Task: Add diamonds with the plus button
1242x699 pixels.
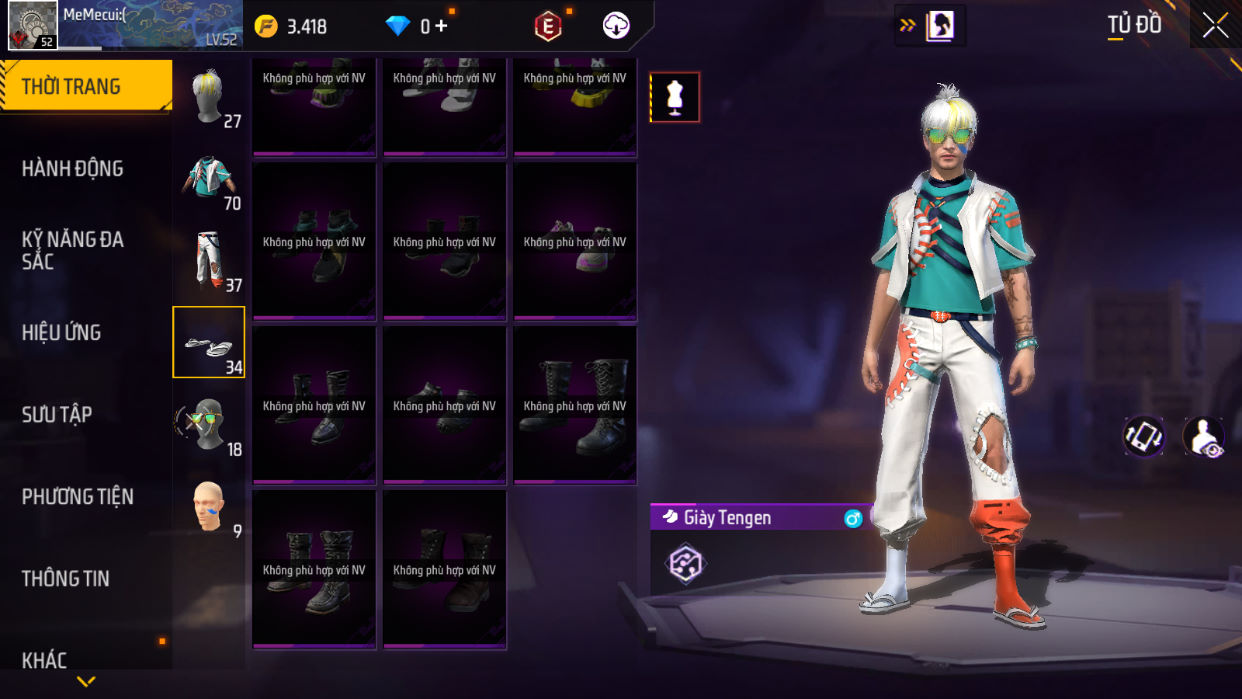Action: [x=440, y=27]
